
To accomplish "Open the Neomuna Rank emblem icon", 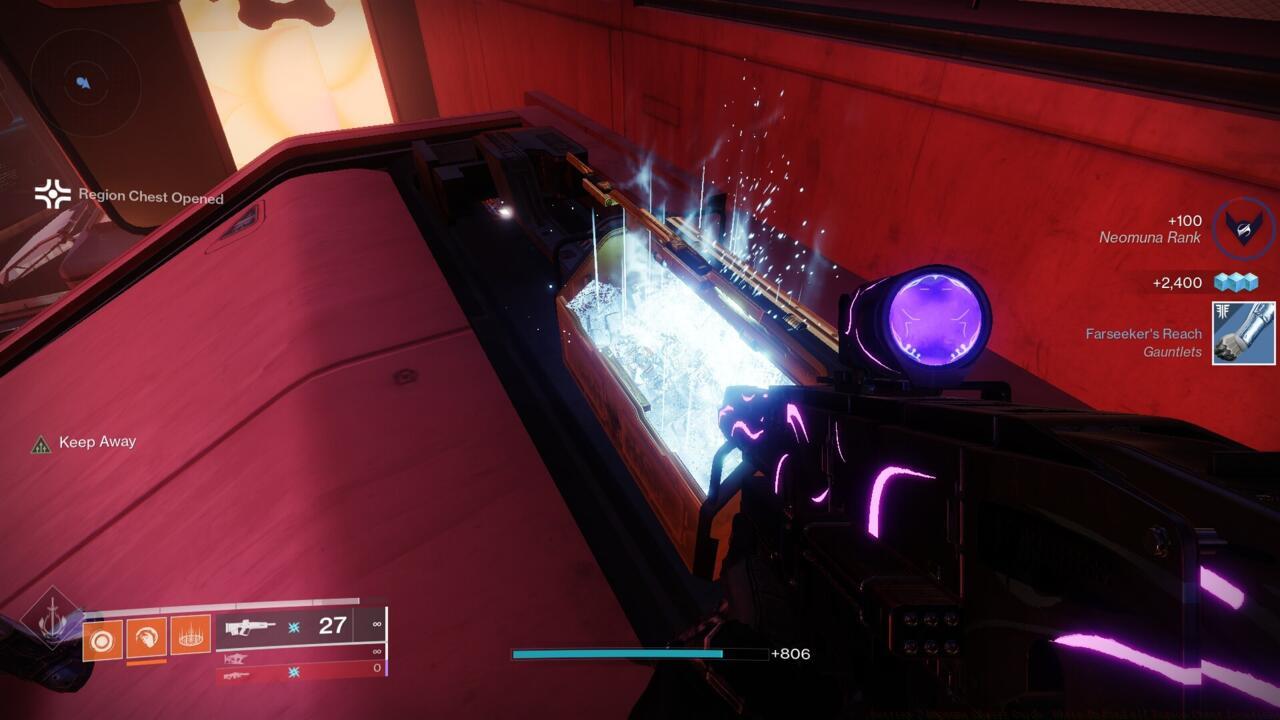I will [1243, 228].
